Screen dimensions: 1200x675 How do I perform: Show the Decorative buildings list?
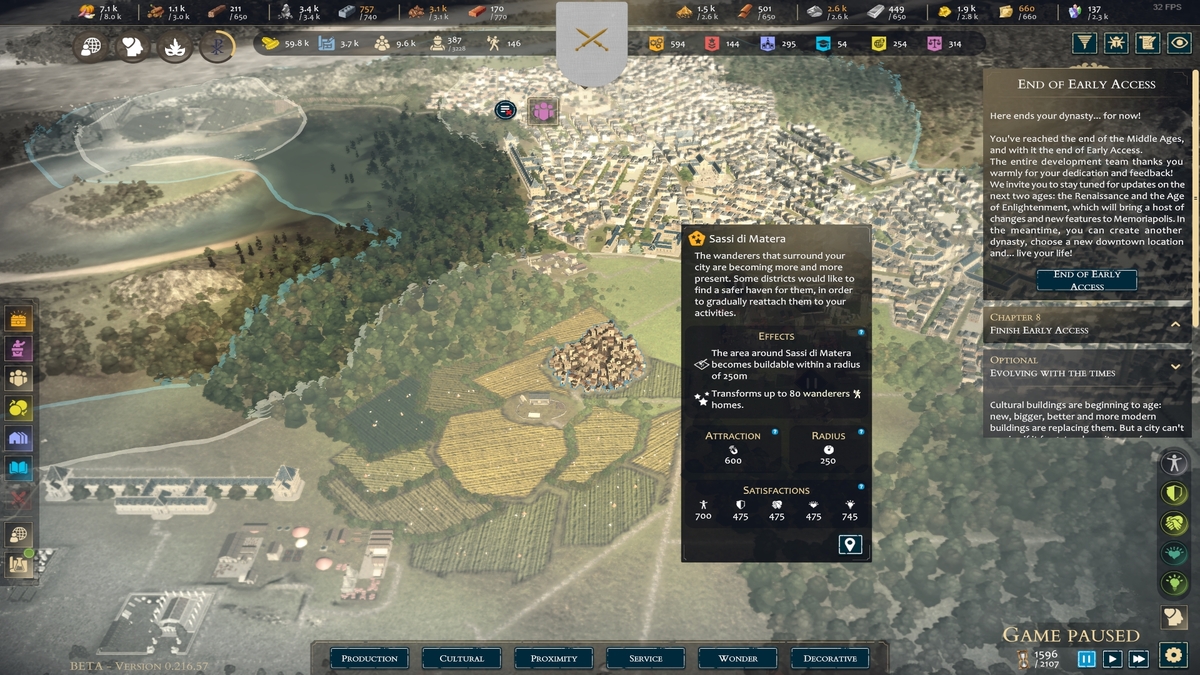point(830,658)
